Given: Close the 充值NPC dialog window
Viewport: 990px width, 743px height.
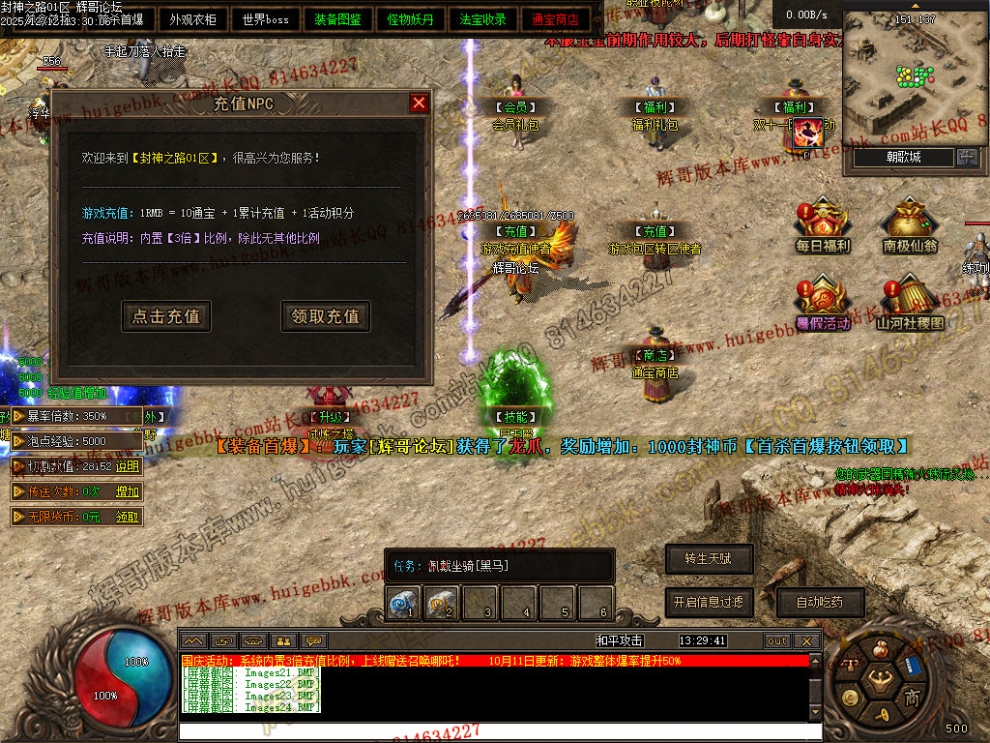Looking at the screenshot, I should (x=419, y=103).
